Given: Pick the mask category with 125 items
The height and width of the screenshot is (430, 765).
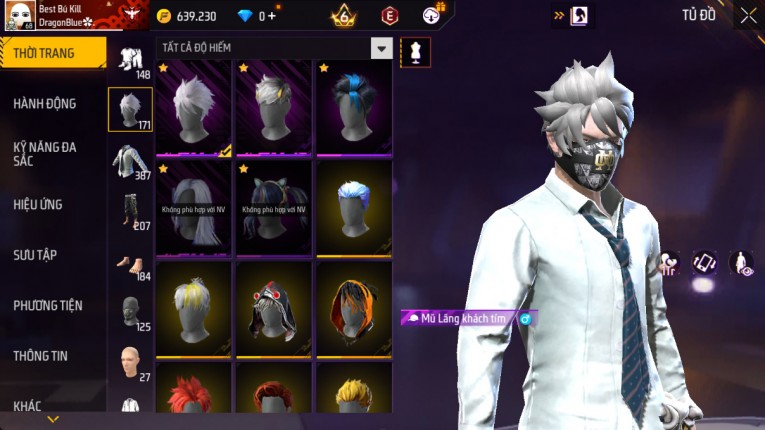Looking at the screenshot, I should pyautogui.click(x=130, y=312).
